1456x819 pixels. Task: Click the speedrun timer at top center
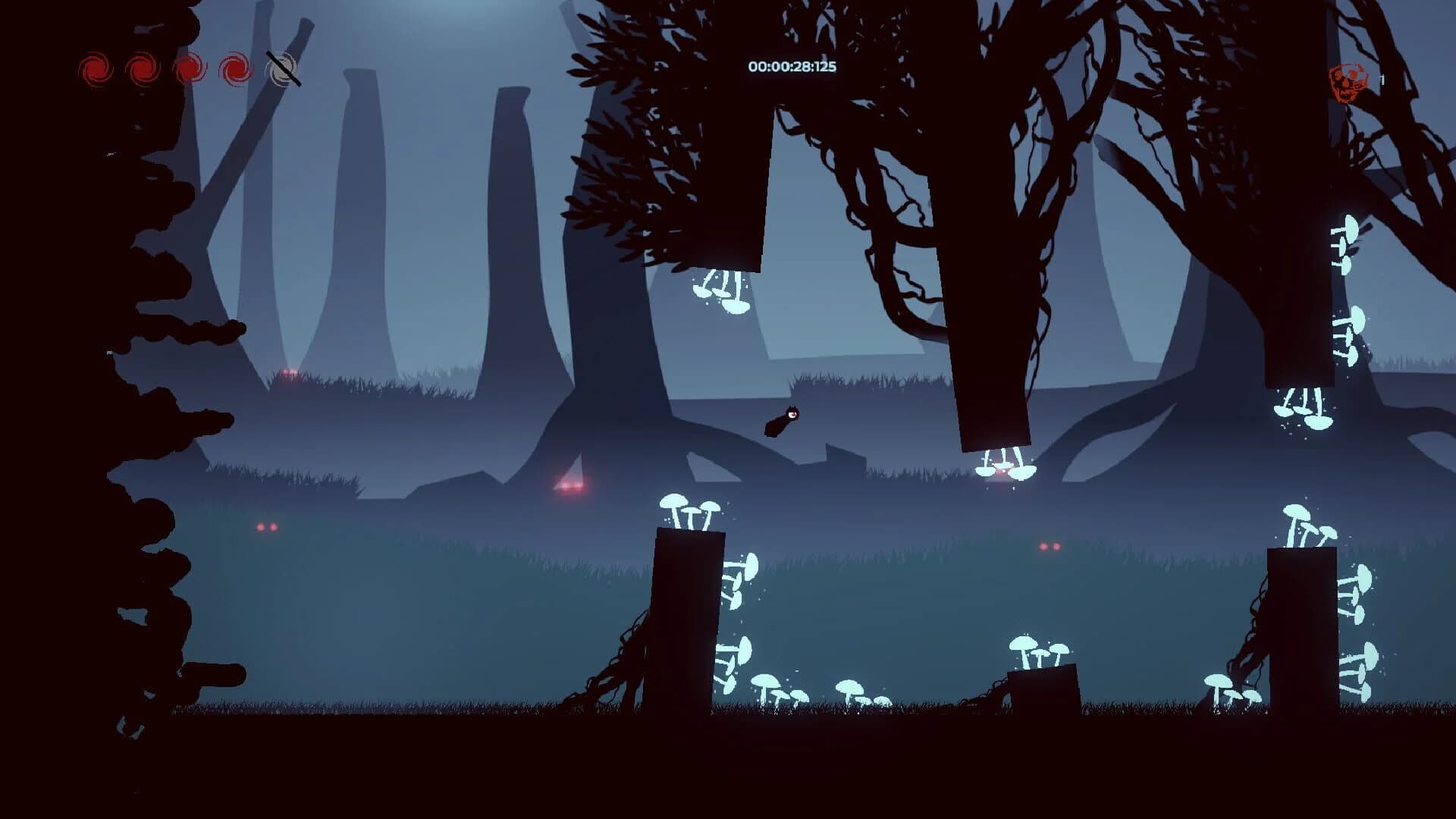point(790,67)
